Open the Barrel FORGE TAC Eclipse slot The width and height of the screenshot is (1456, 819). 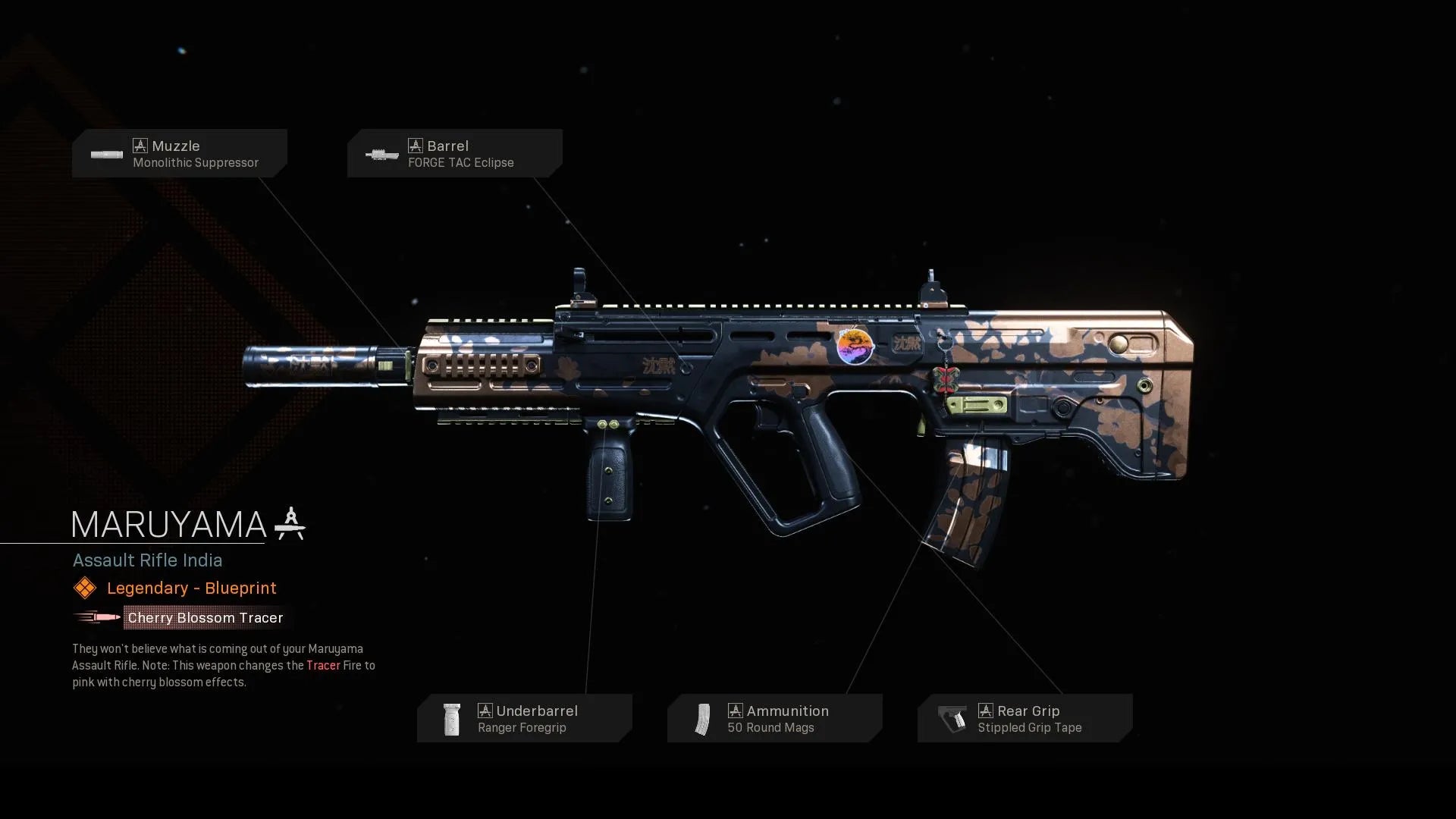point(455,153)
